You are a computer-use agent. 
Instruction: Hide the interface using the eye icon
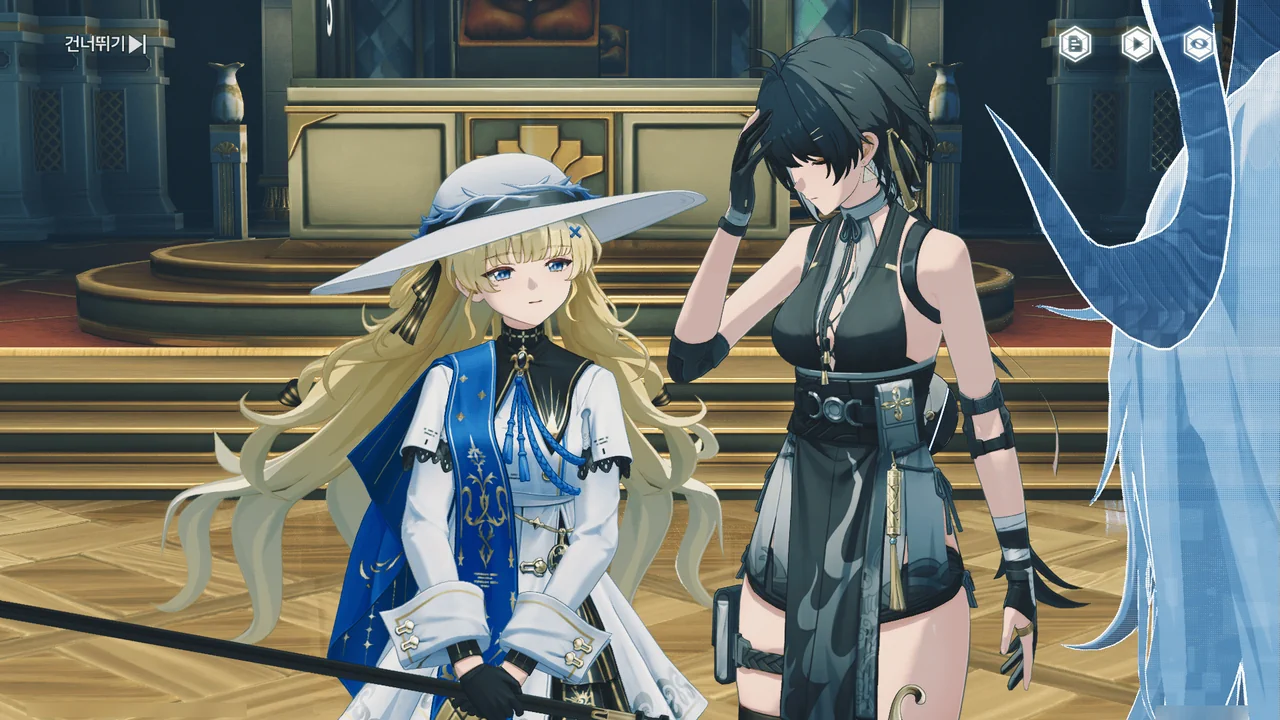click(1199, 44)
